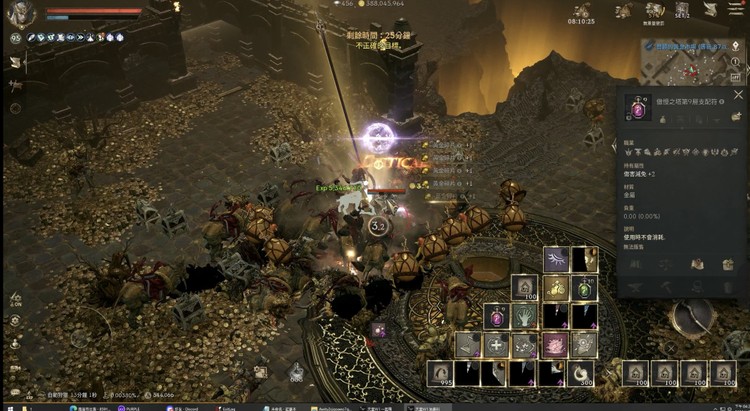Activate the plus-sign heal skill
Screen dimensions: 750x411
[497, 345]
